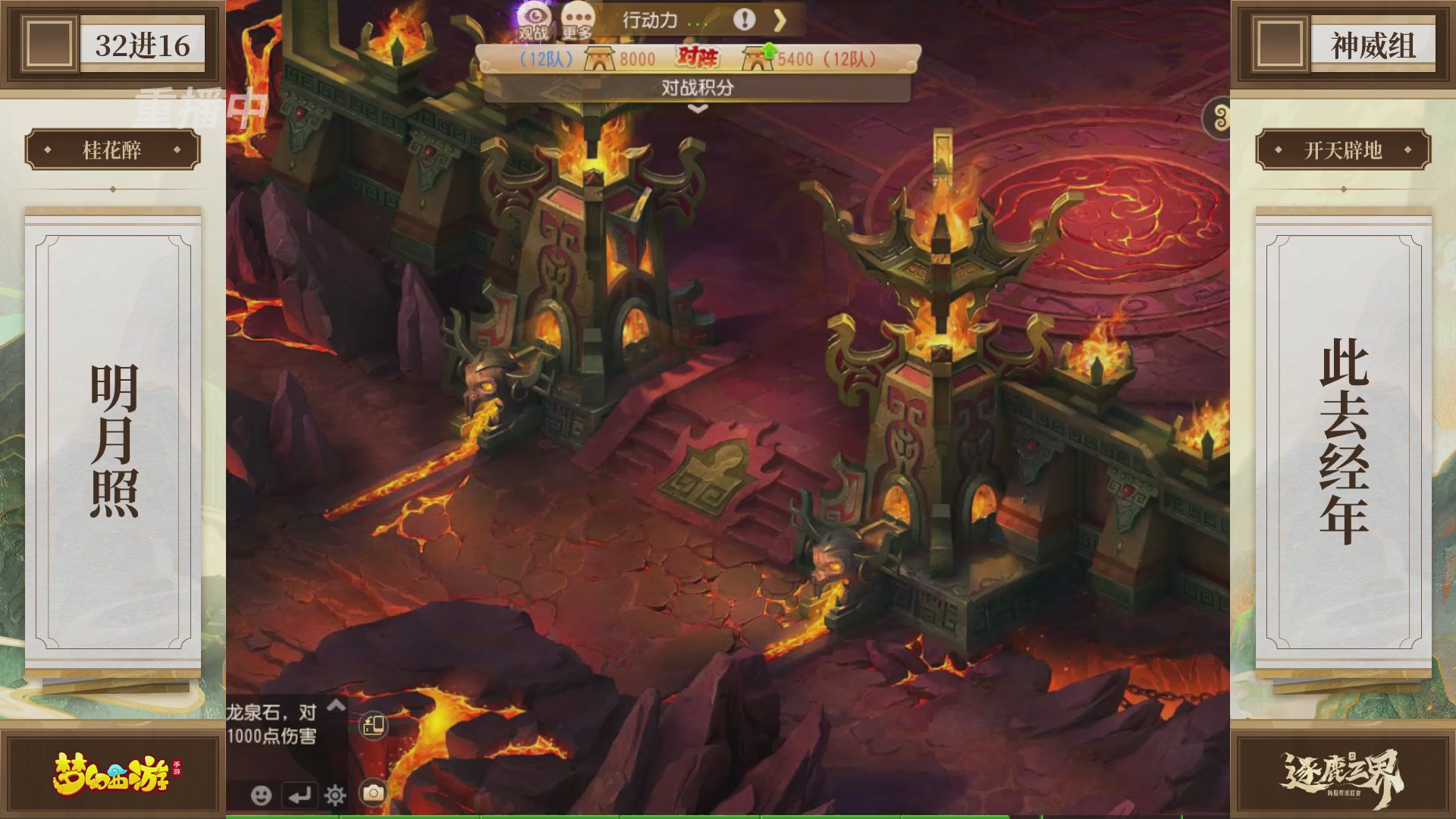
Task: Open chat settings gear icon
Action: 335,795
